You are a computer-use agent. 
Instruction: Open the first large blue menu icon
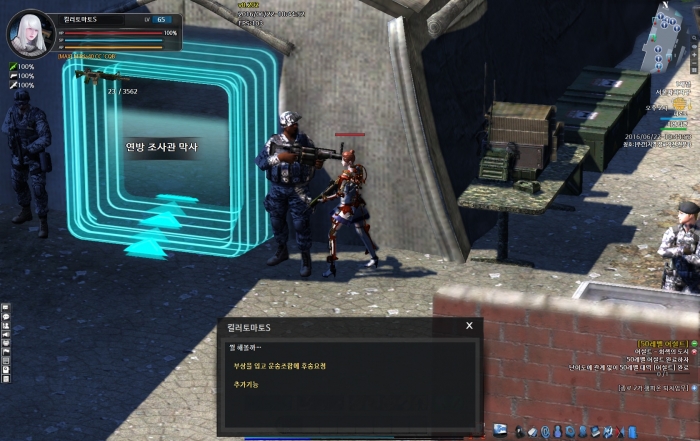click(501, 430)
